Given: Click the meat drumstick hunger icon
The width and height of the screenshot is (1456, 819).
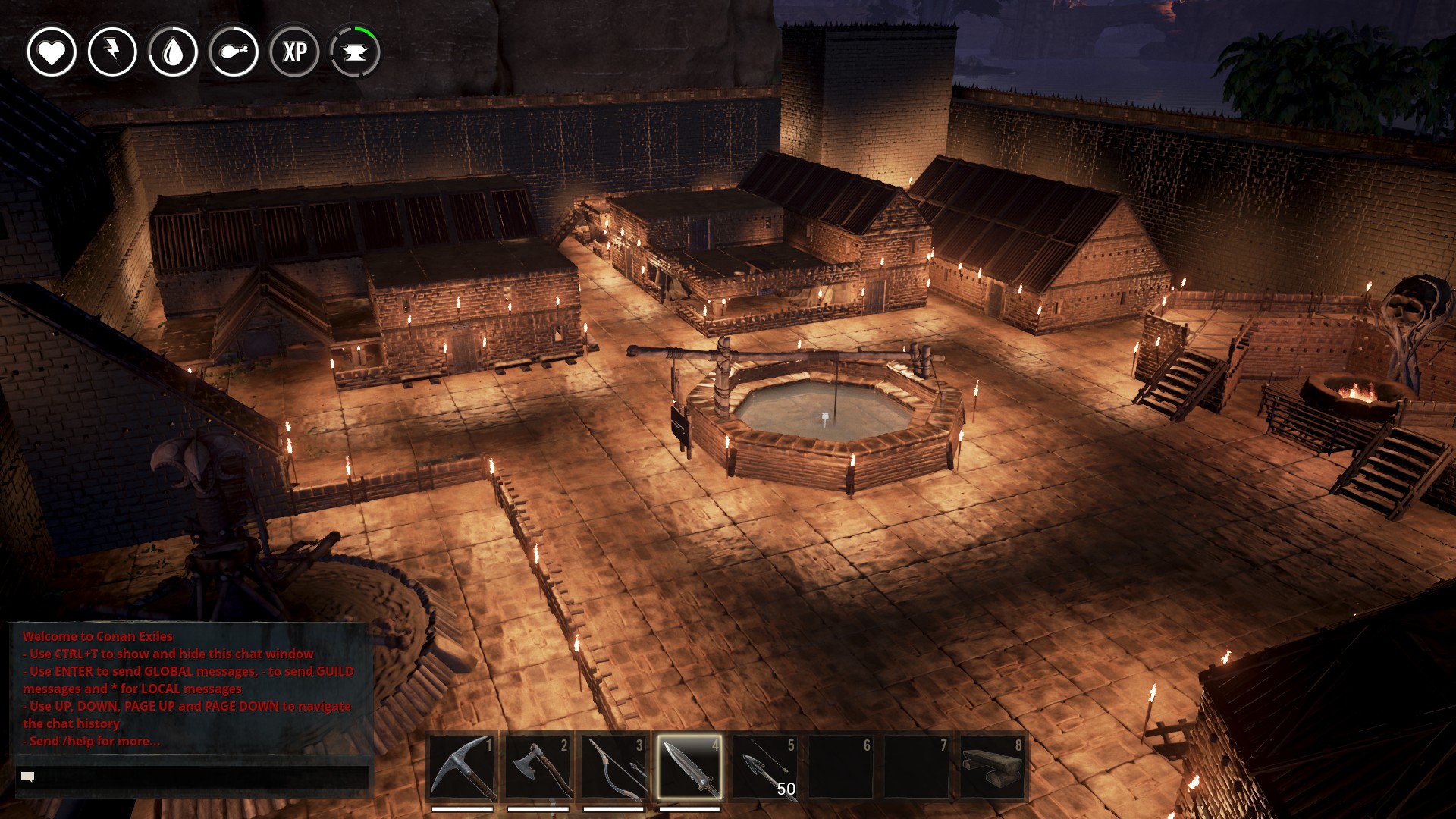Looking at the screenshot, I should (234, 52).
